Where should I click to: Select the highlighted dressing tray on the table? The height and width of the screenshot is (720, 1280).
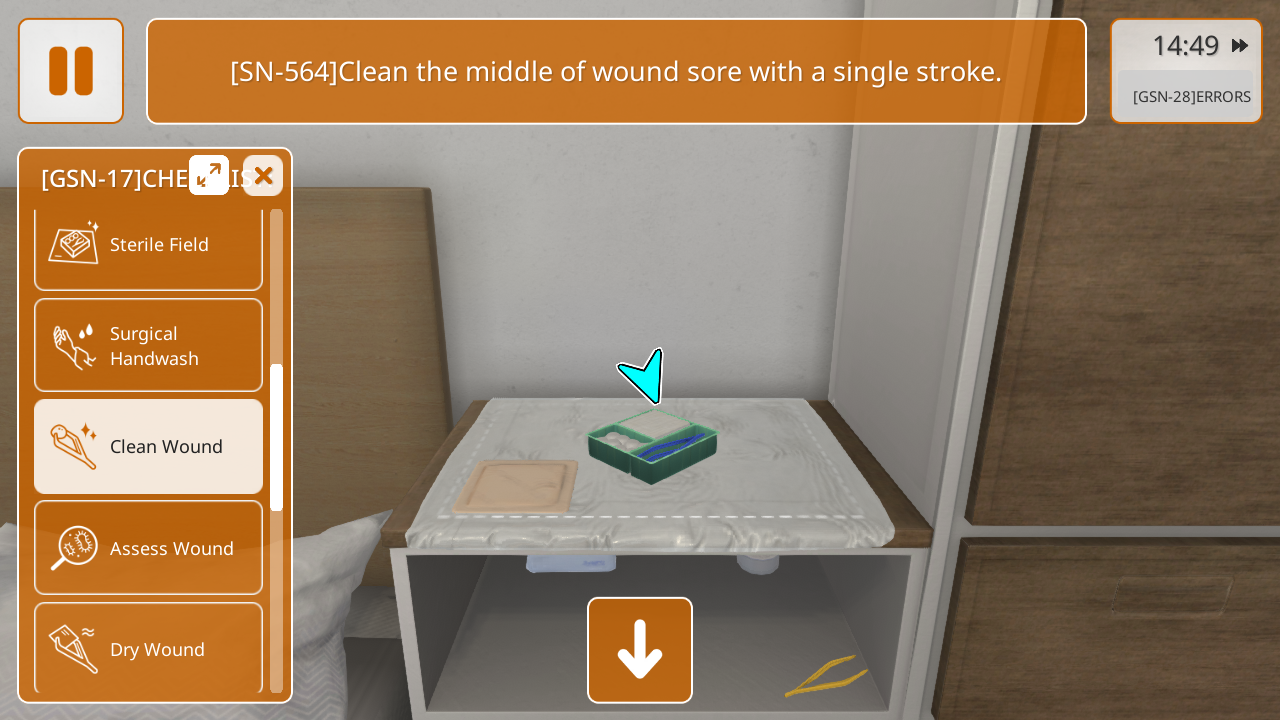pyautogui.click(x=653, y=446)
